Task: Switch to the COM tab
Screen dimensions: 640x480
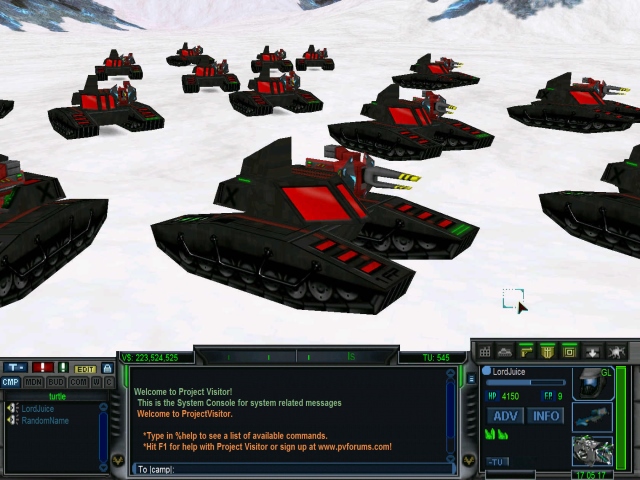Action: 78,382
